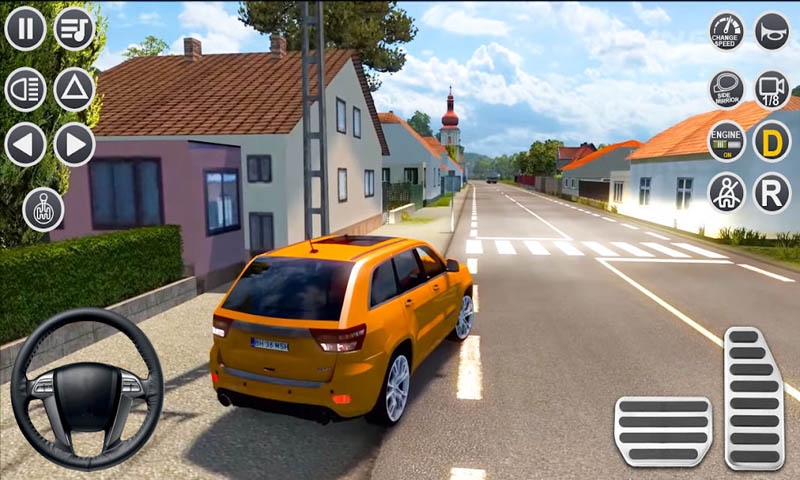Fasten the seatbelt icon
800x480 pixels.
click(x=726, y=192)
